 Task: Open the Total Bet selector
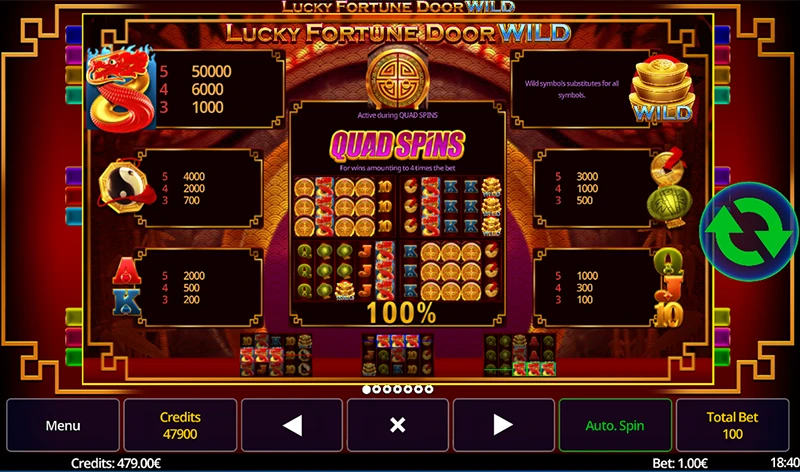click(734, 425)
